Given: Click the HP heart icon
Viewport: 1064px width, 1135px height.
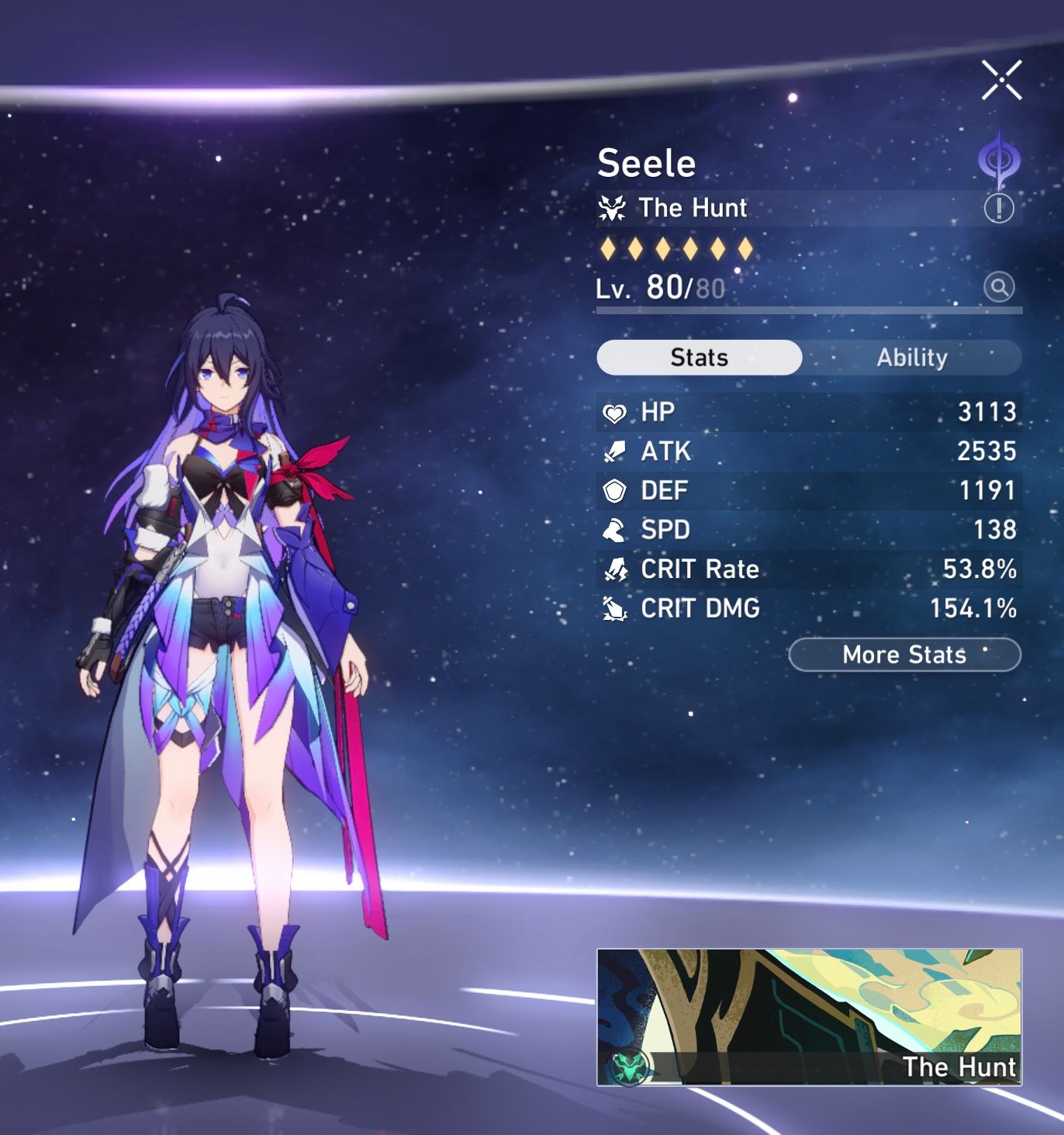Looking at the screenshot, I should [x=615, y=412].
